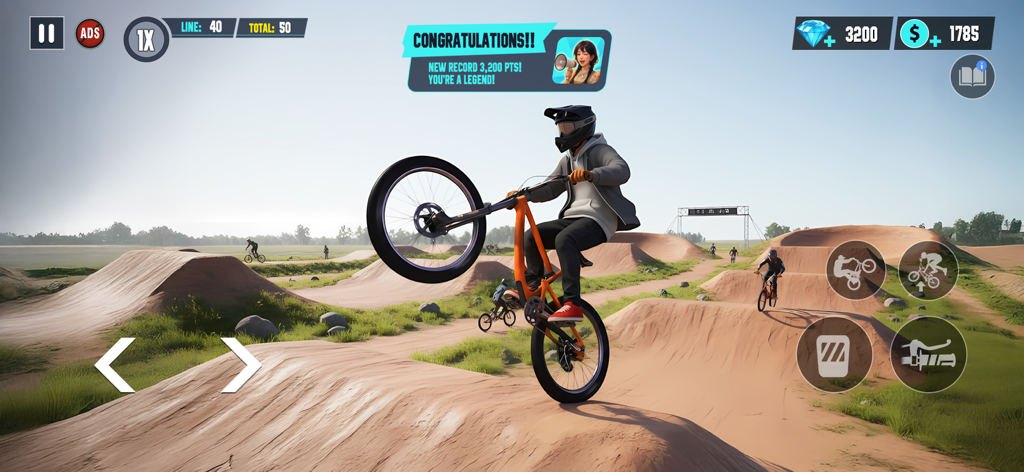This screenshot has height=472, width=1024.
Task: Hit the pedal button
Action: click(833, 354)
